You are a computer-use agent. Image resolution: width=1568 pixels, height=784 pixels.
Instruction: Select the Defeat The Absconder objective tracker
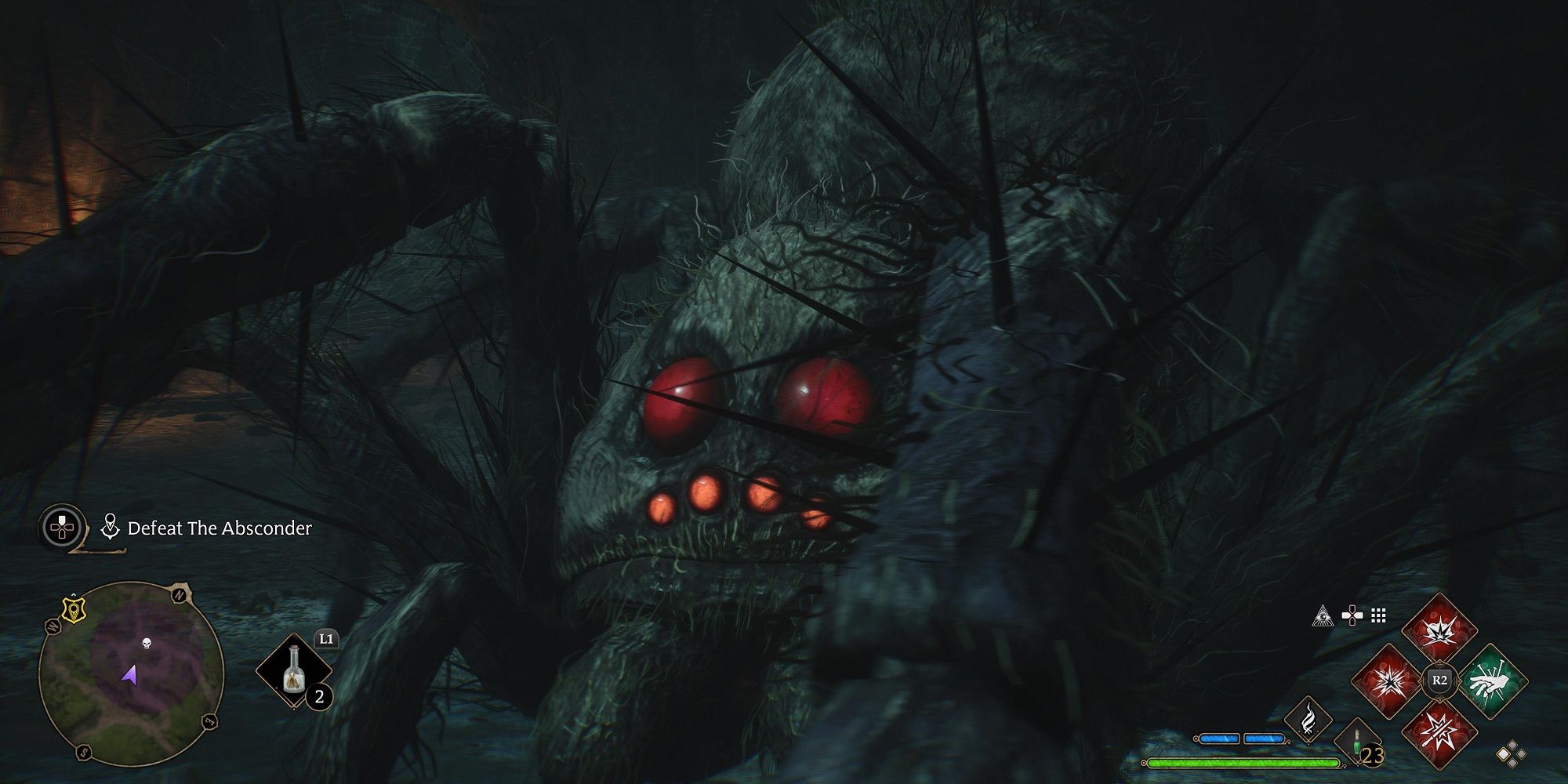pos(219,528)
